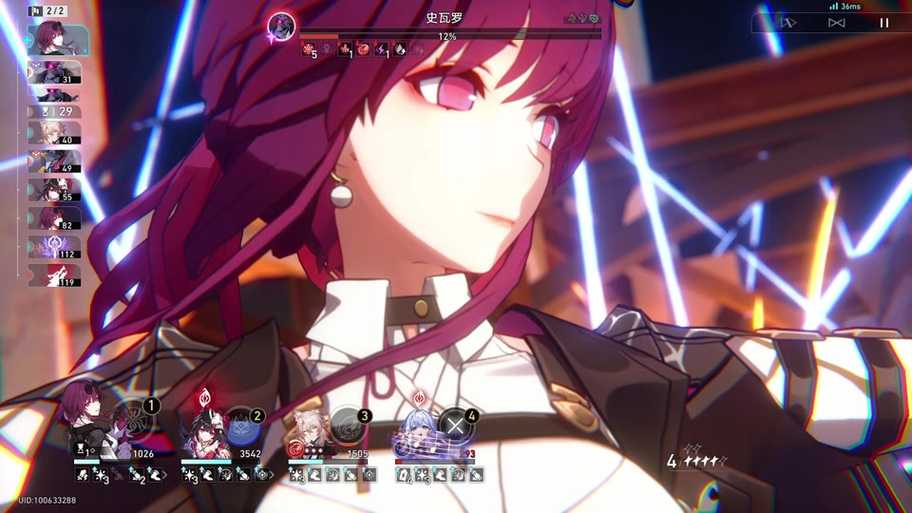The height and width of the screenshot is (513, 912).
Task: Select the black-haired red-masked character portrait
Action: pyautogui.click(x=203, y=430)
